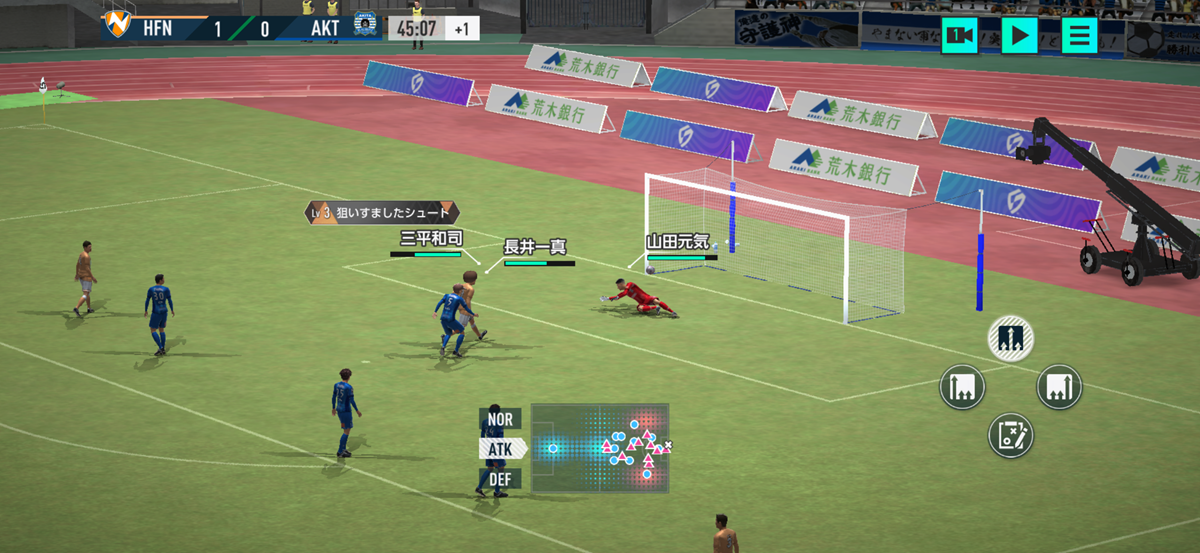
Task: Switch the camera view with the camera button
Action: (x=960, y=36)
